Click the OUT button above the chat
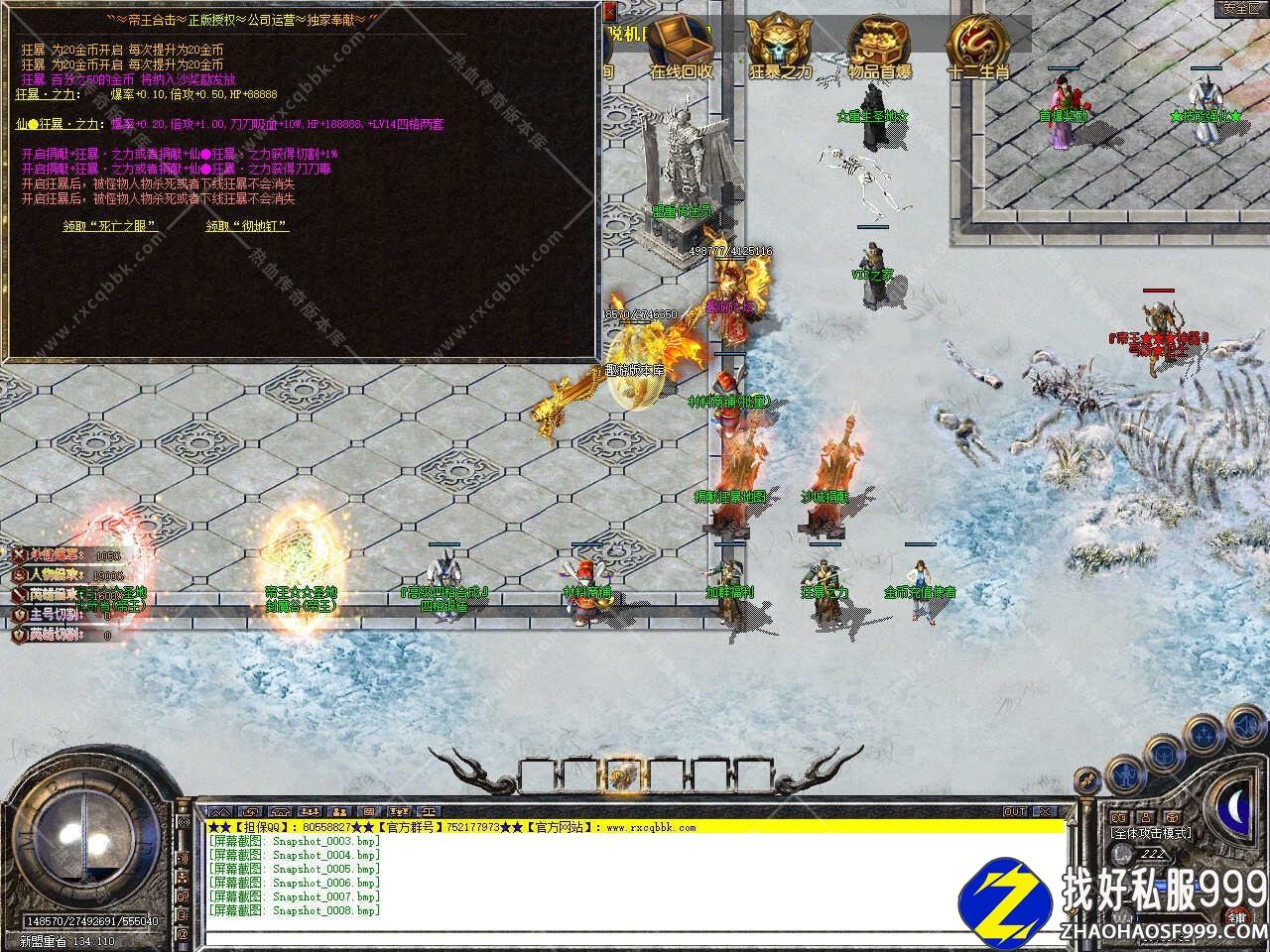1270x952 pixels. click(1014, 811)
